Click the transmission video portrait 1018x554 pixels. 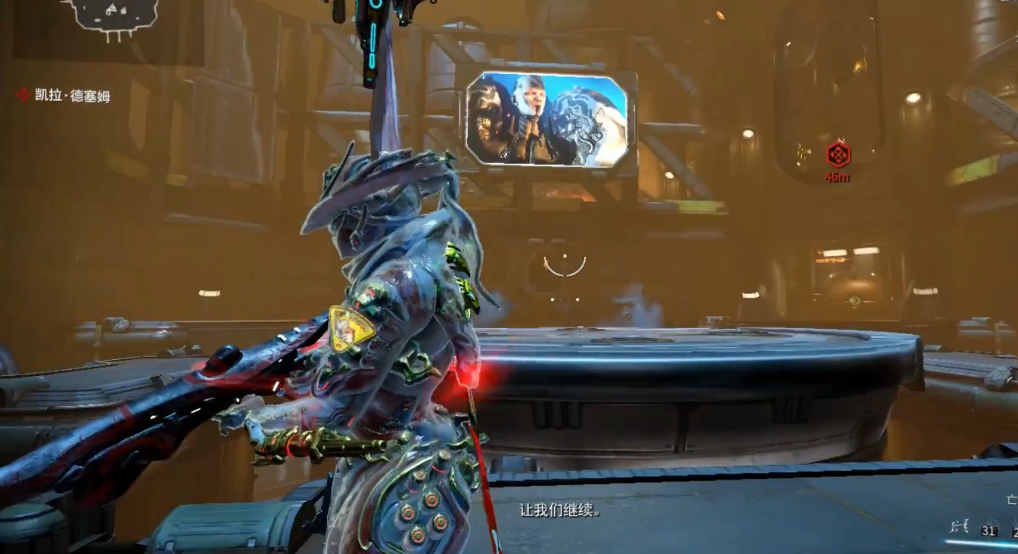point(548,118)
